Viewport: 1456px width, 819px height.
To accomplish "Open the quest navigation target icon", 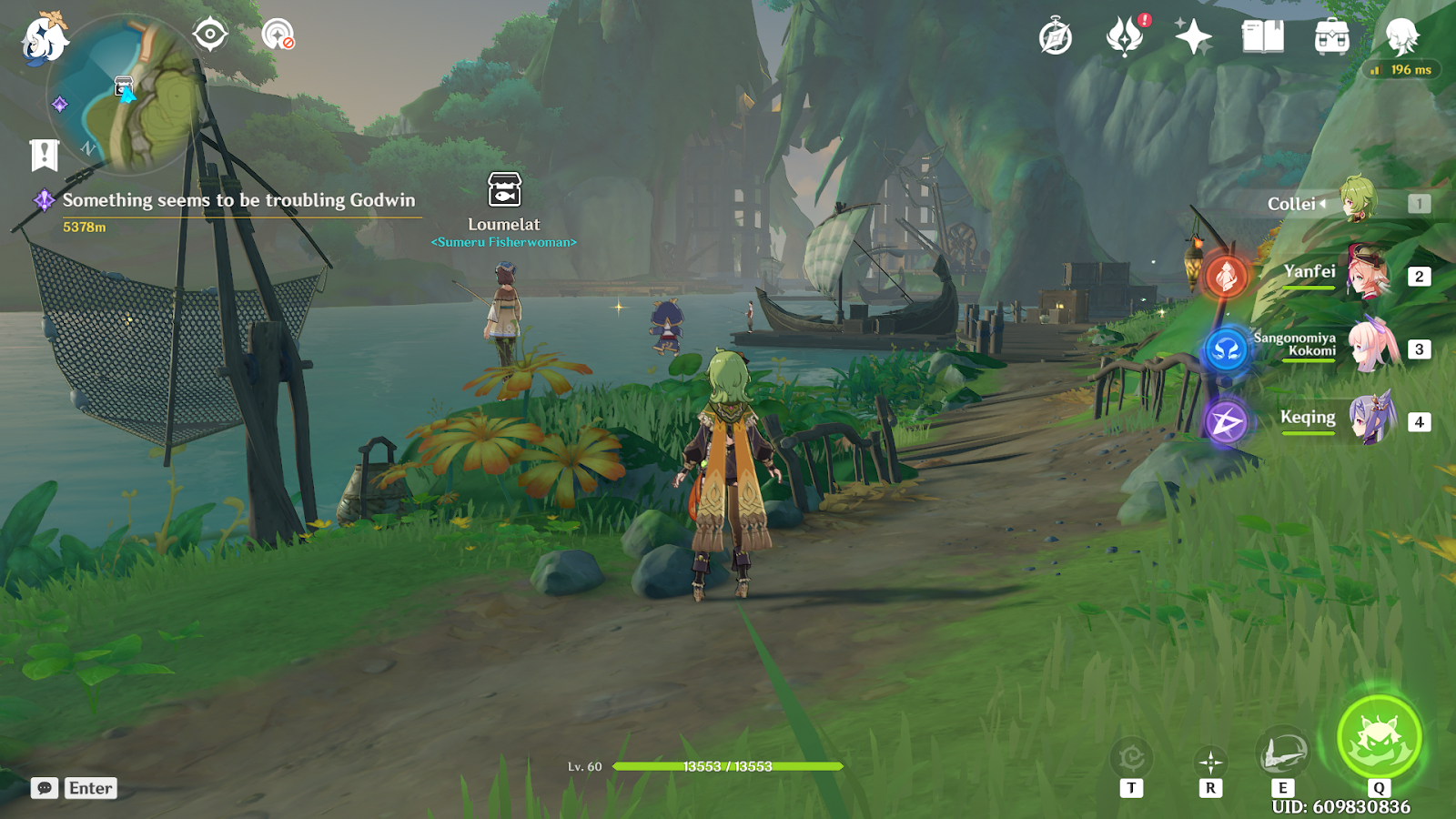I will [210, 35].
